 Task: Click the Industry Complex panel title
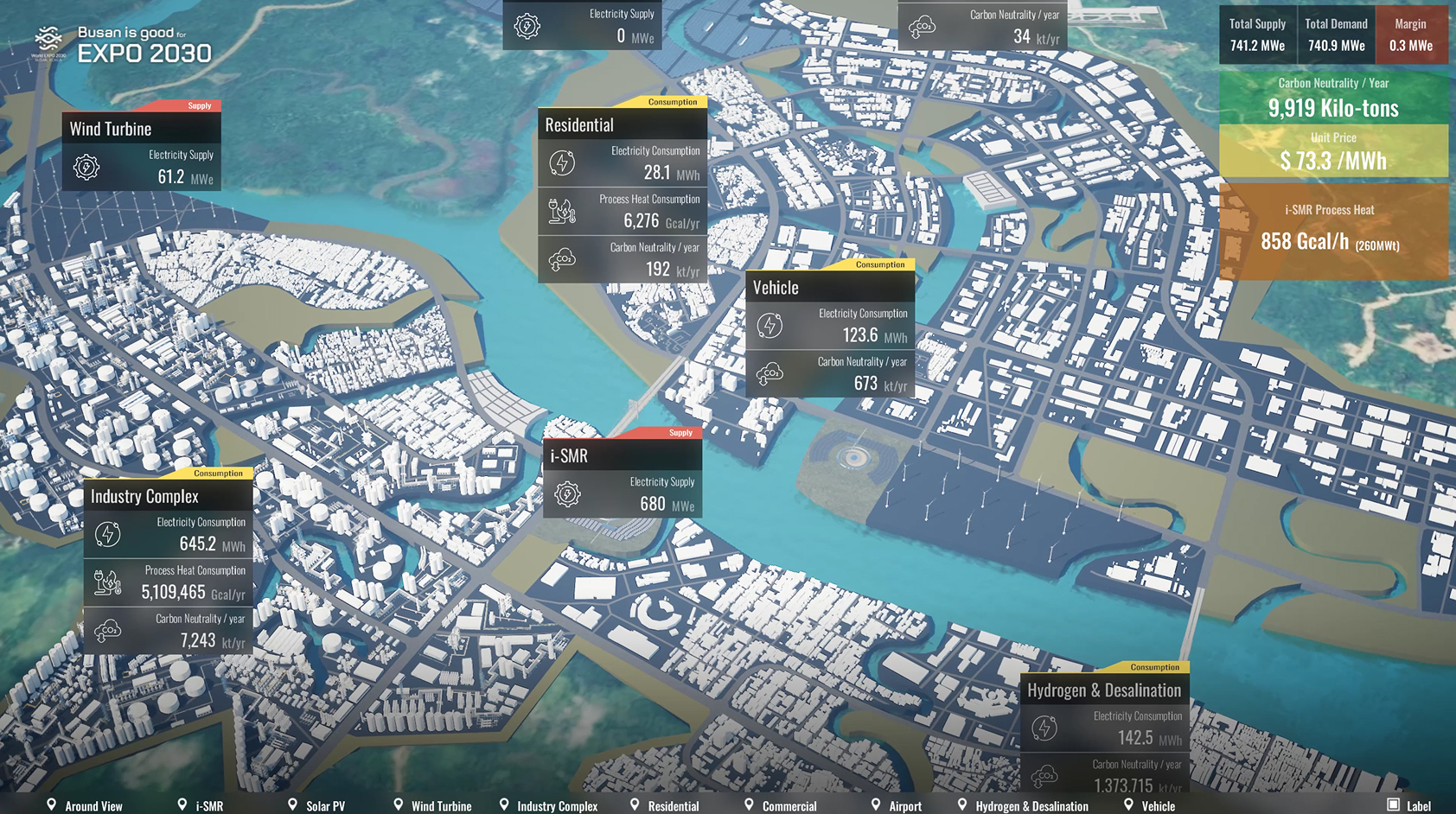[x=168, y=496]
